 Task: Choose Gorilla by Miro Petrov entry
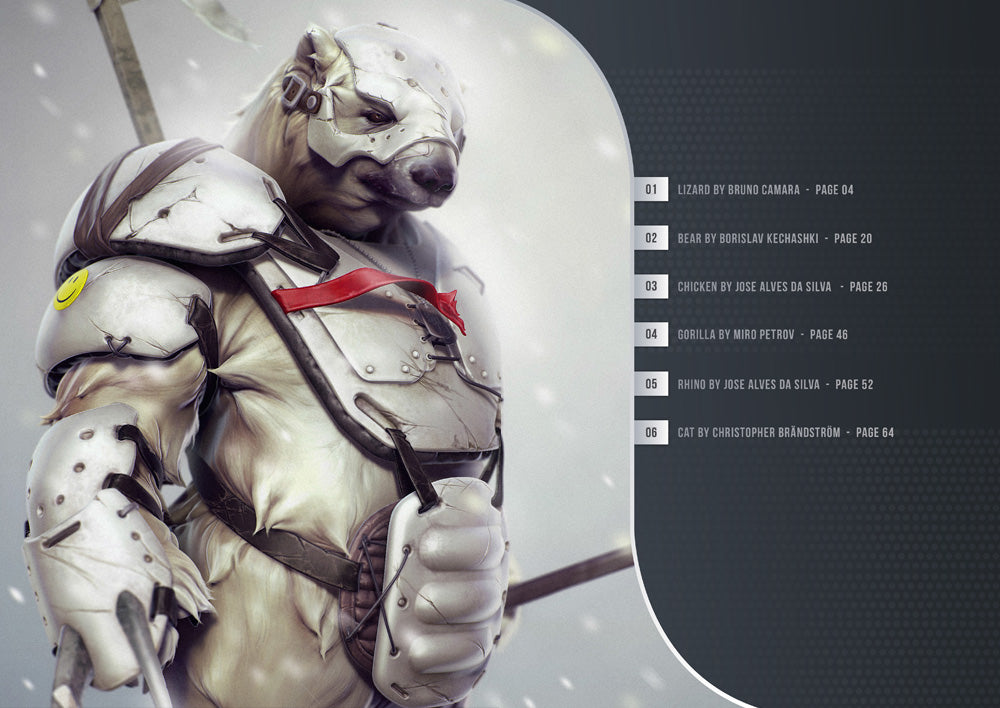(x=762, y=335)
